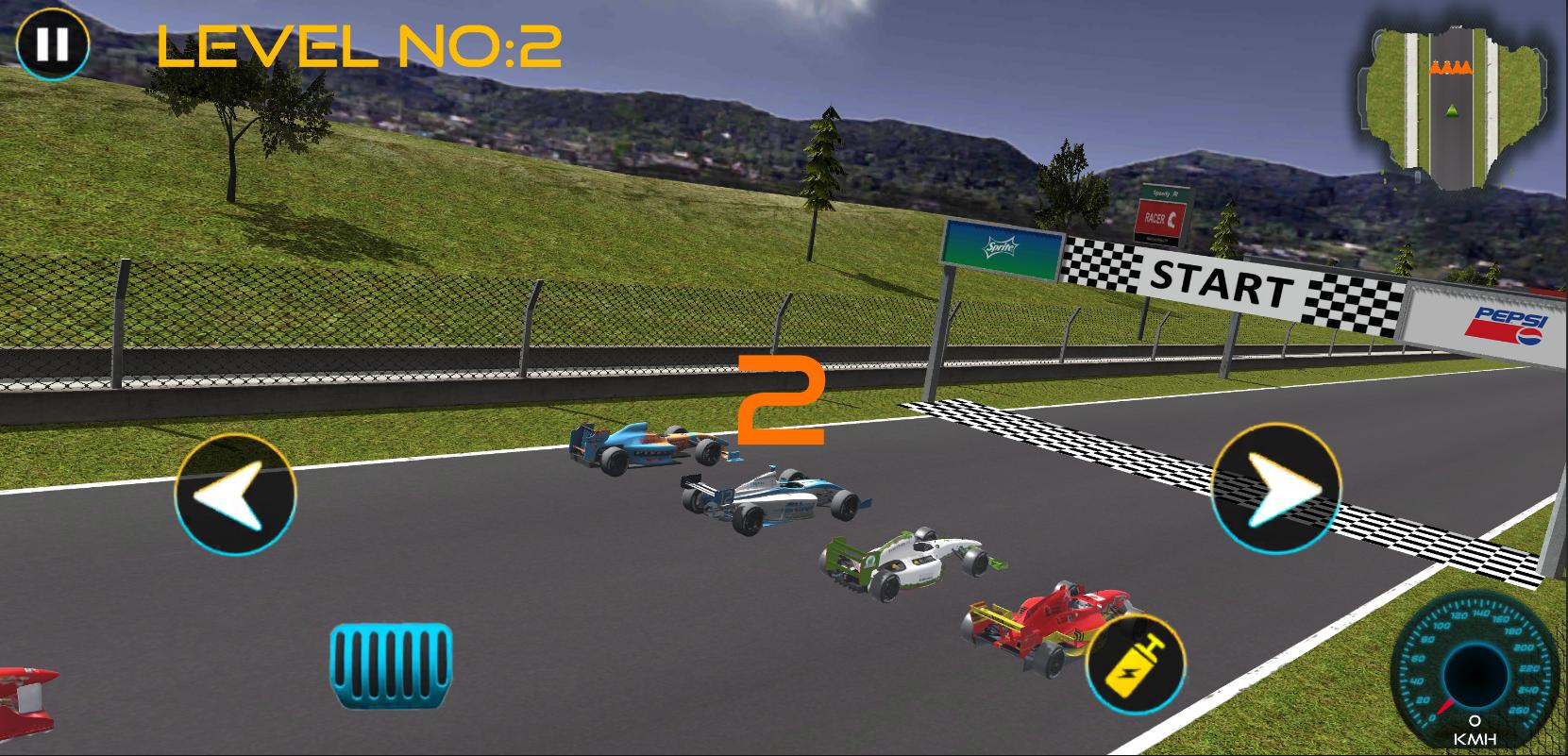
Task: Click the Pepsi advertisement board
Action: pyautogui.click(x=1507, y=326)
